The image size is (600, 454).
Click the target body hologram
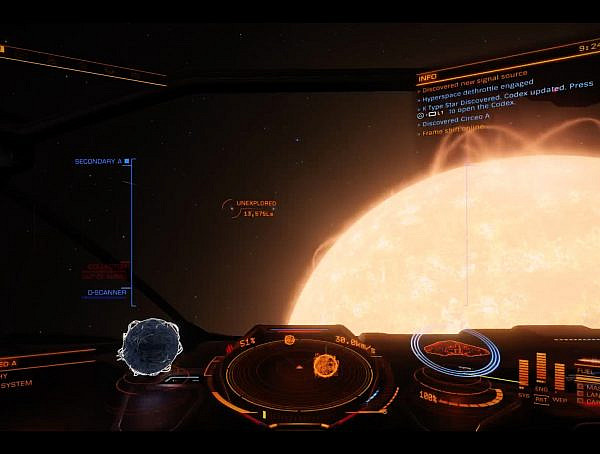click(150, 345)
